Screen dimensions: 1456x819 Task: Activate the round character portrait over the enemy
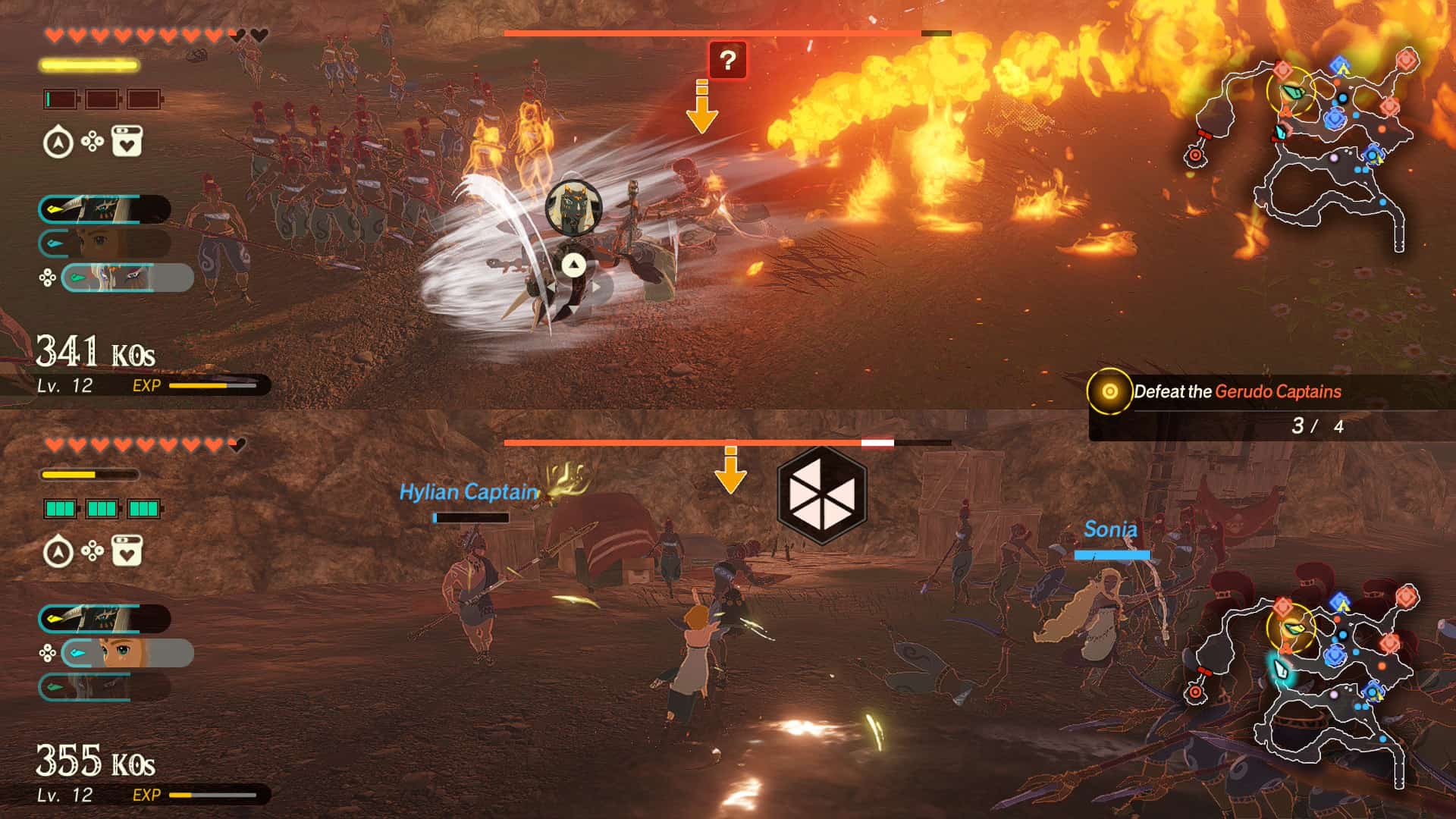(573, 206)
